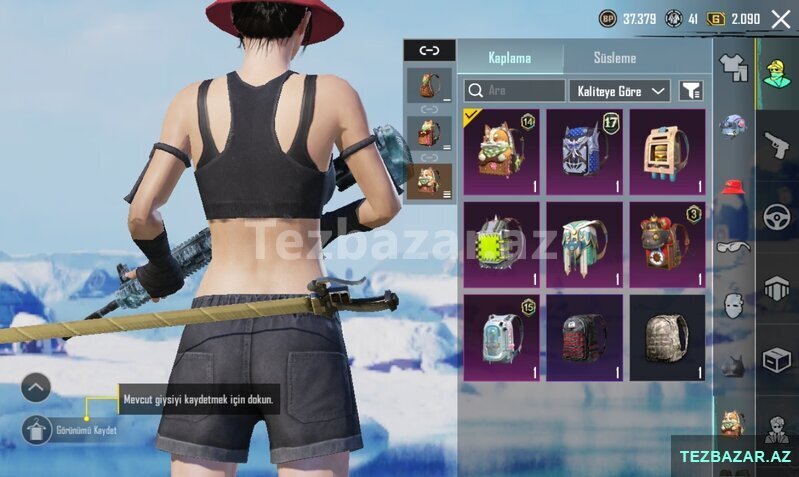Image resolution: width=799 pixels, height=477 pixels.
Task: Choose the blue robot-face backpack skin
Action: (584, 152)
